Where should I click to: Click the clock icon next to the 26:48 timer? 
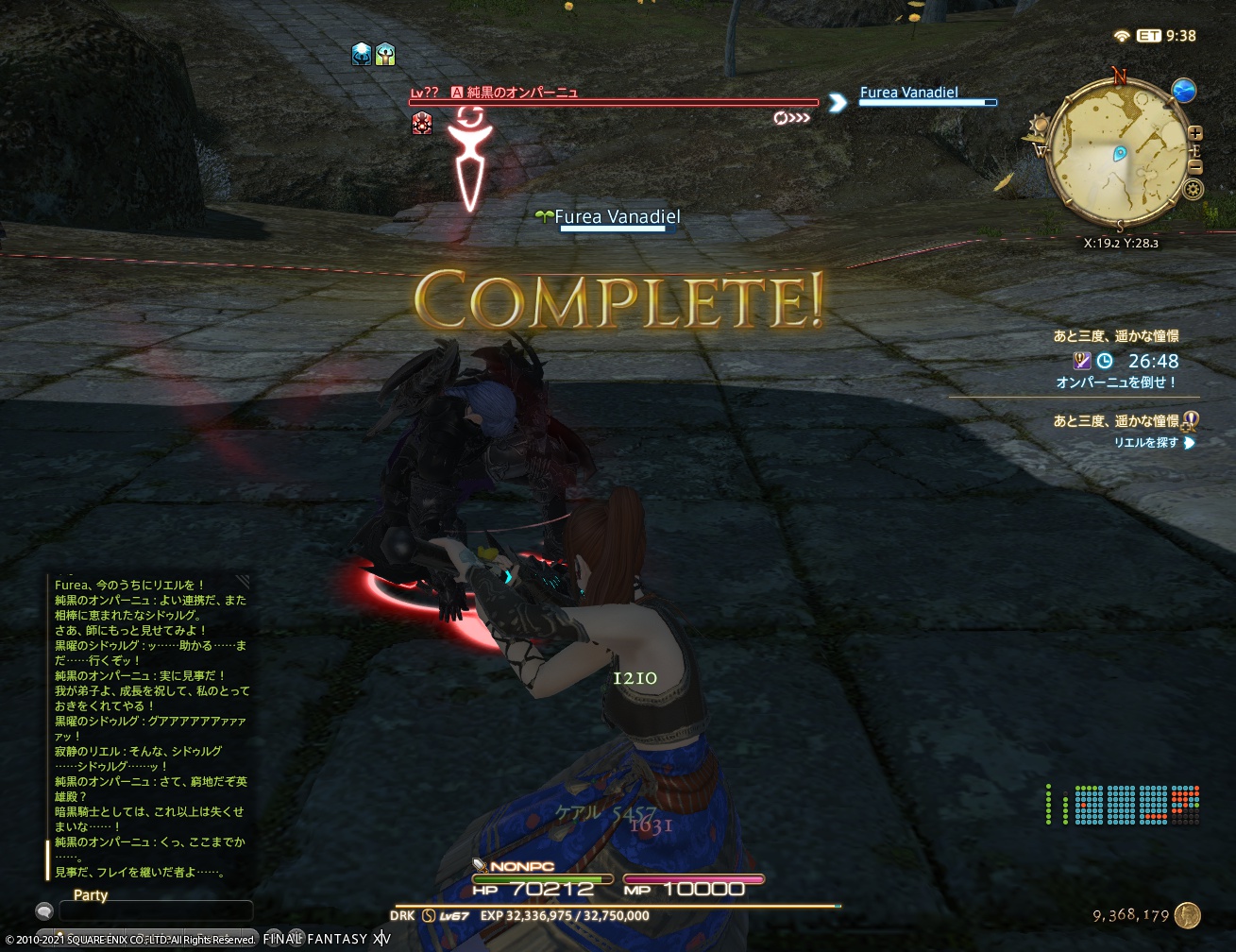click(x=1104, y=361)
